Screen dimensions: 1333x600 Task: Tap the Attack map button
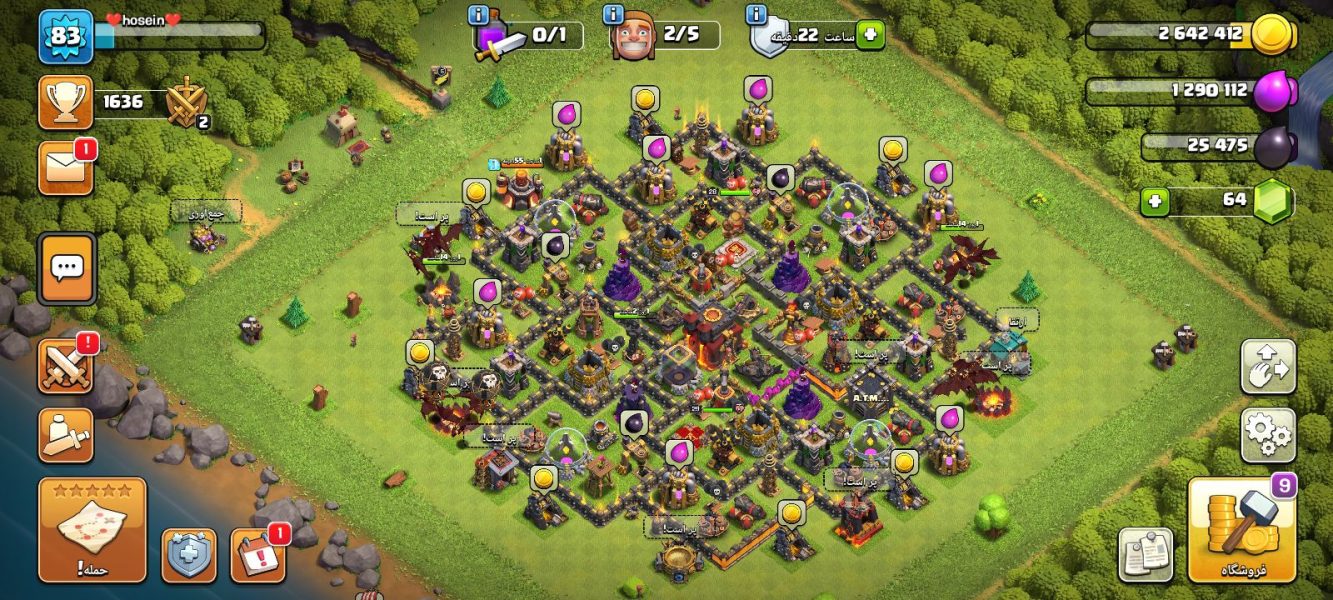pos(92,529)
